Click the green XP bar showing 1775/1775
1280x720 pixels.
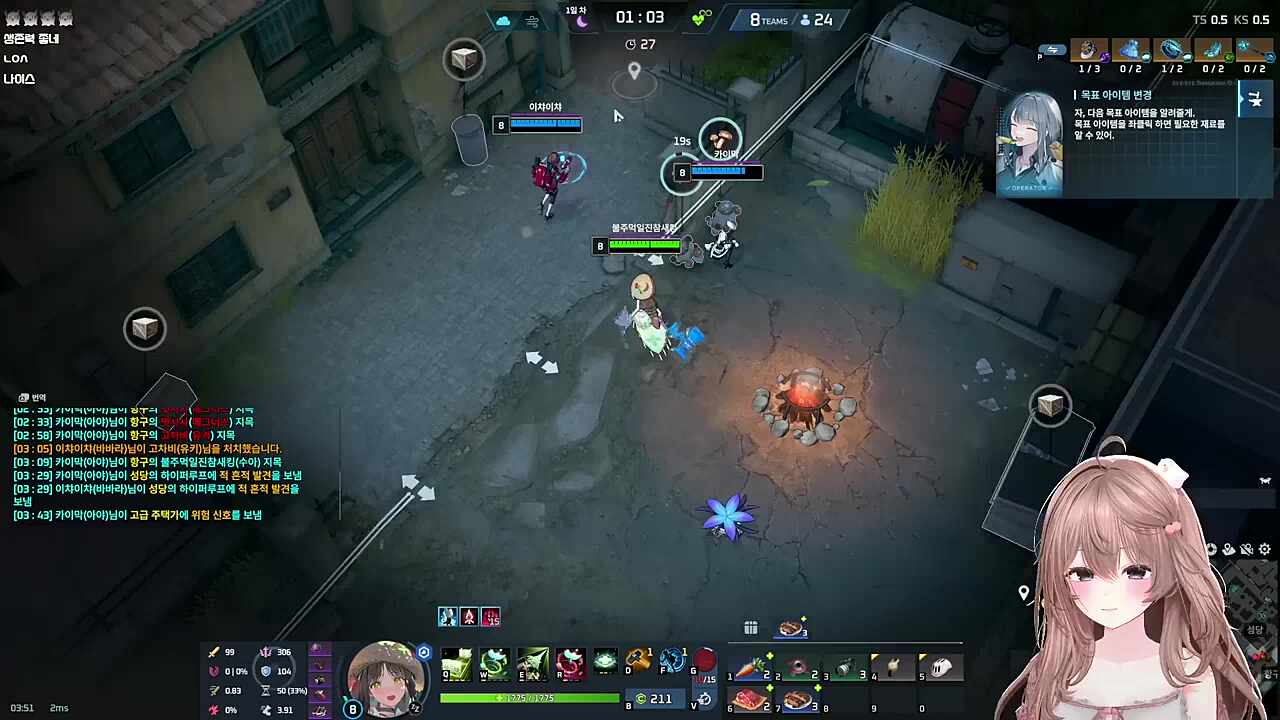point(528,698)
